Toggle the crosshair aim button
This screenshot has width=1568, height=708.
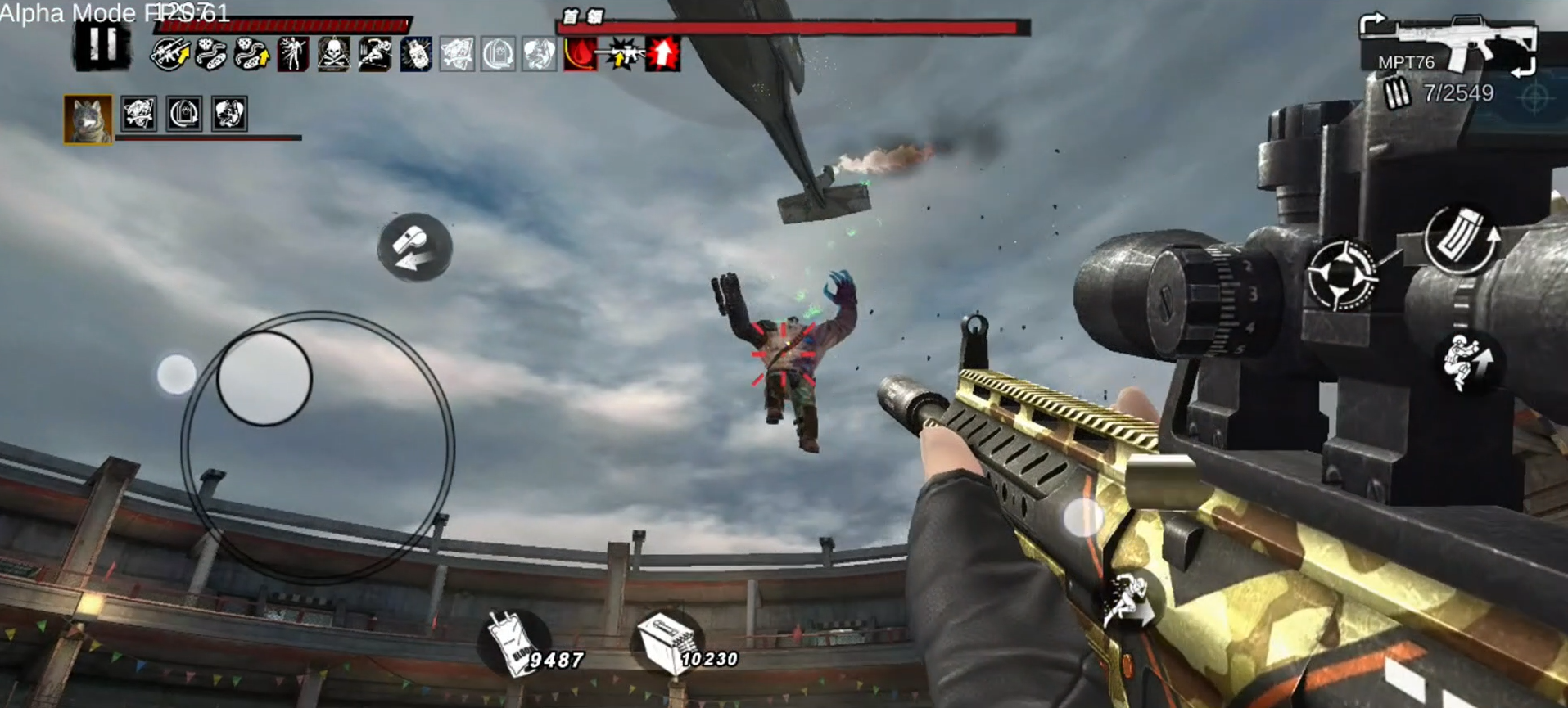click(x=1343, y=276)
